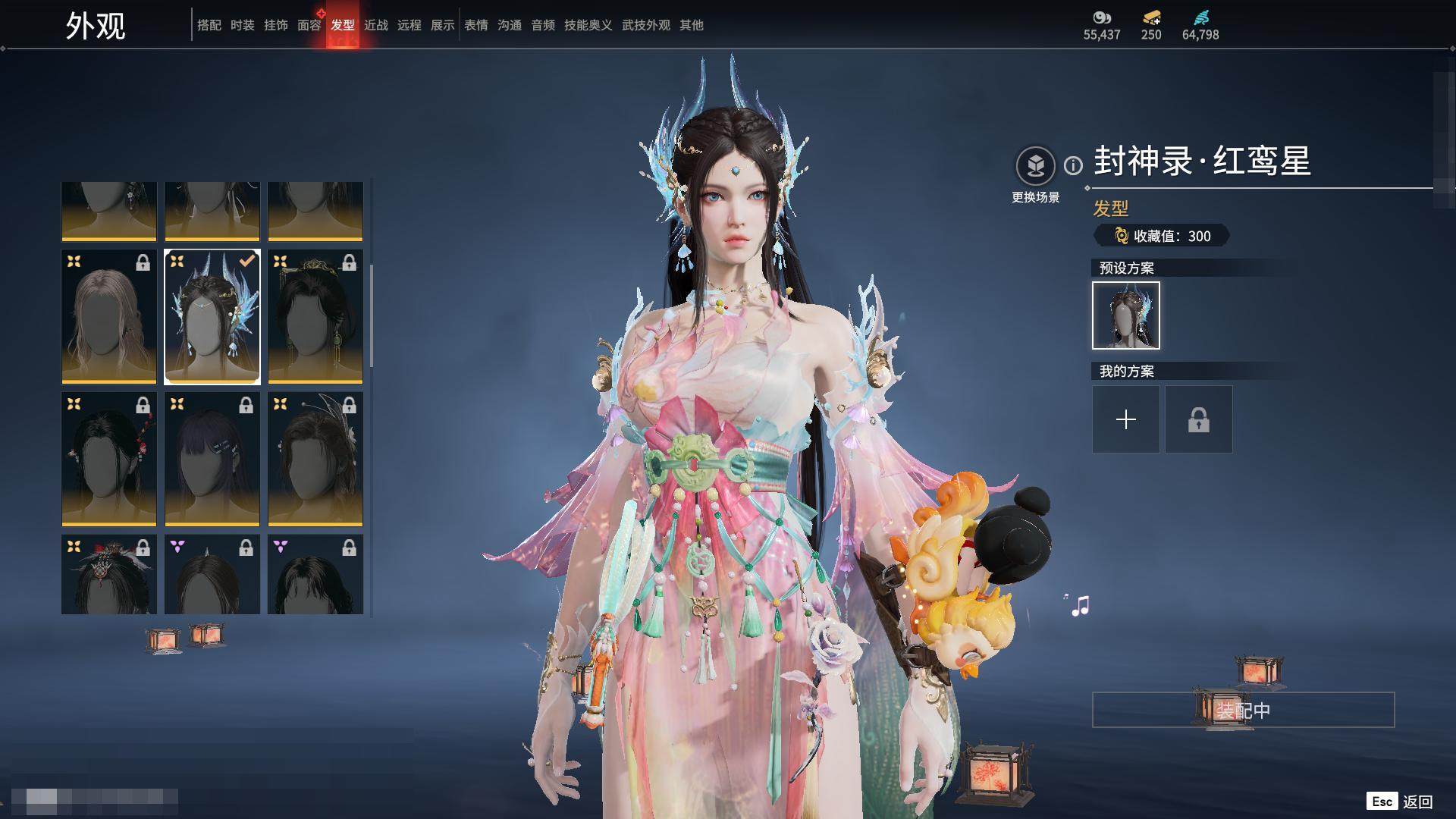Select the locked light wavy hair thumbnail

pos(109,316)
